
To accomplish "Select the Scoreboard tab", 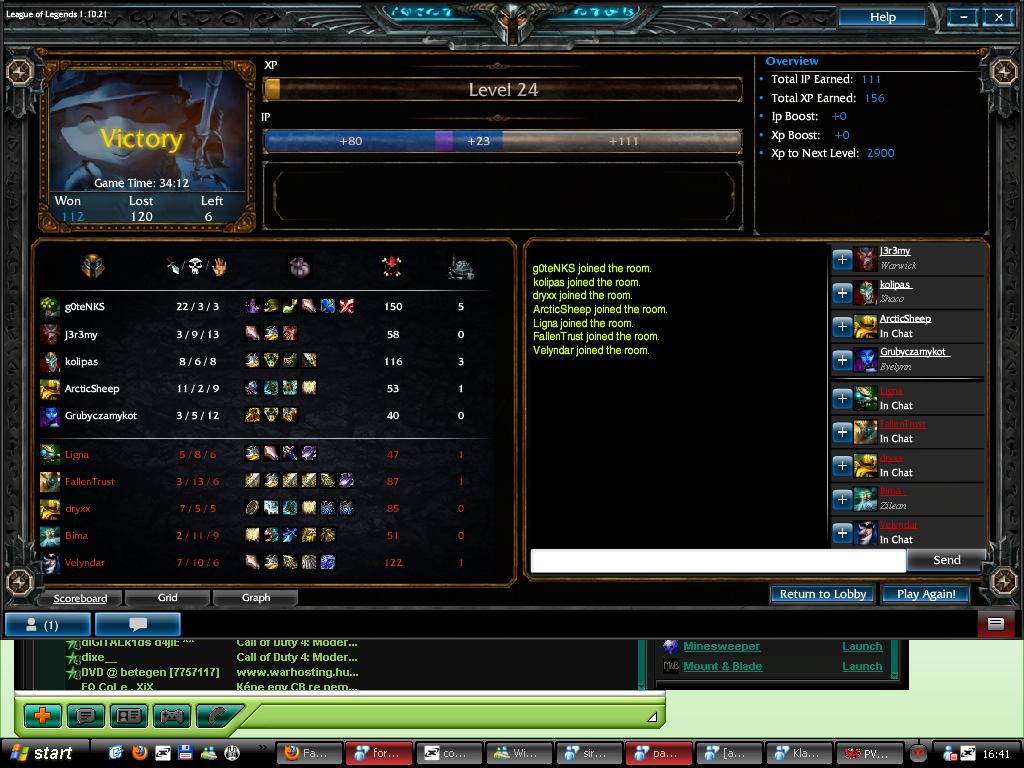I will coord(80,598).
